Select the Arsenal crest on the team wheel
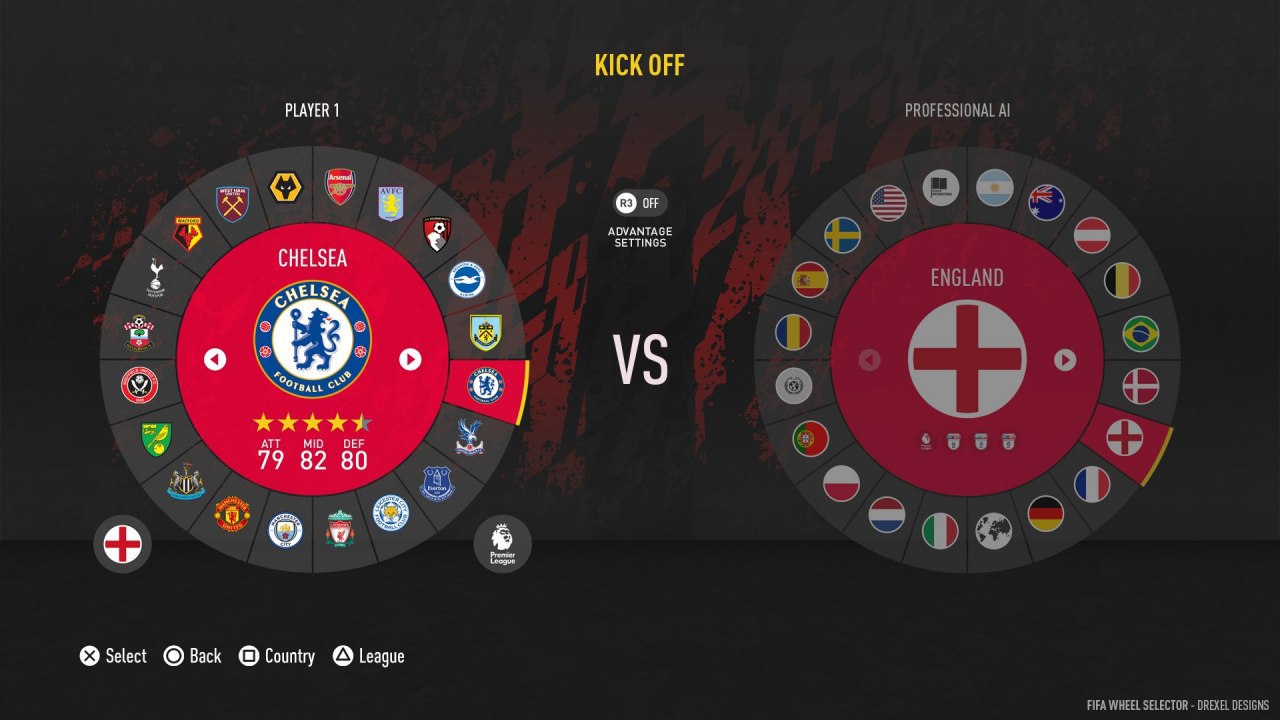1280x720 pixels. (340, 186)
